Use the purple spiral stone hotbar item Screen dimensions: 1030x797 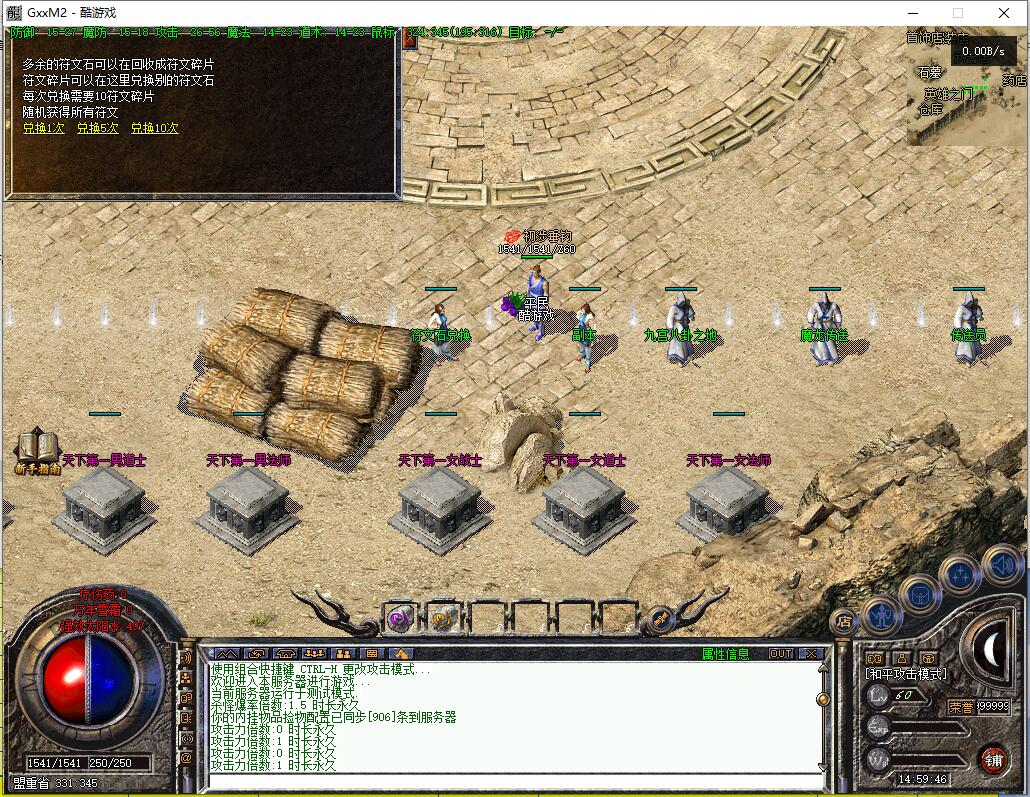[401, 619]
